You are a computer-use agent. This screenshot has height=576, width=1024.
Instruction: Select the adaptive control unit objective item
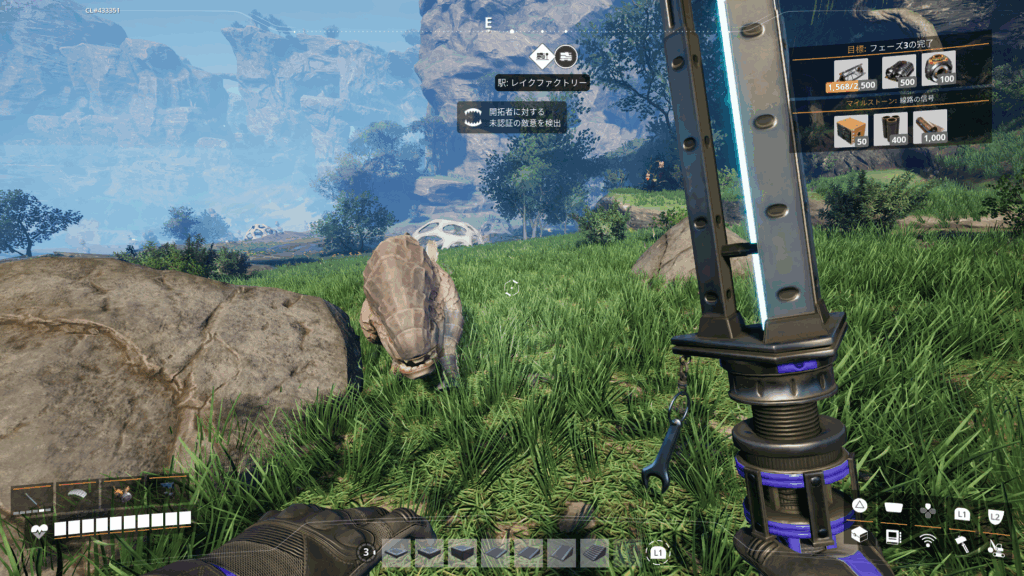click(x=938, y=68)
